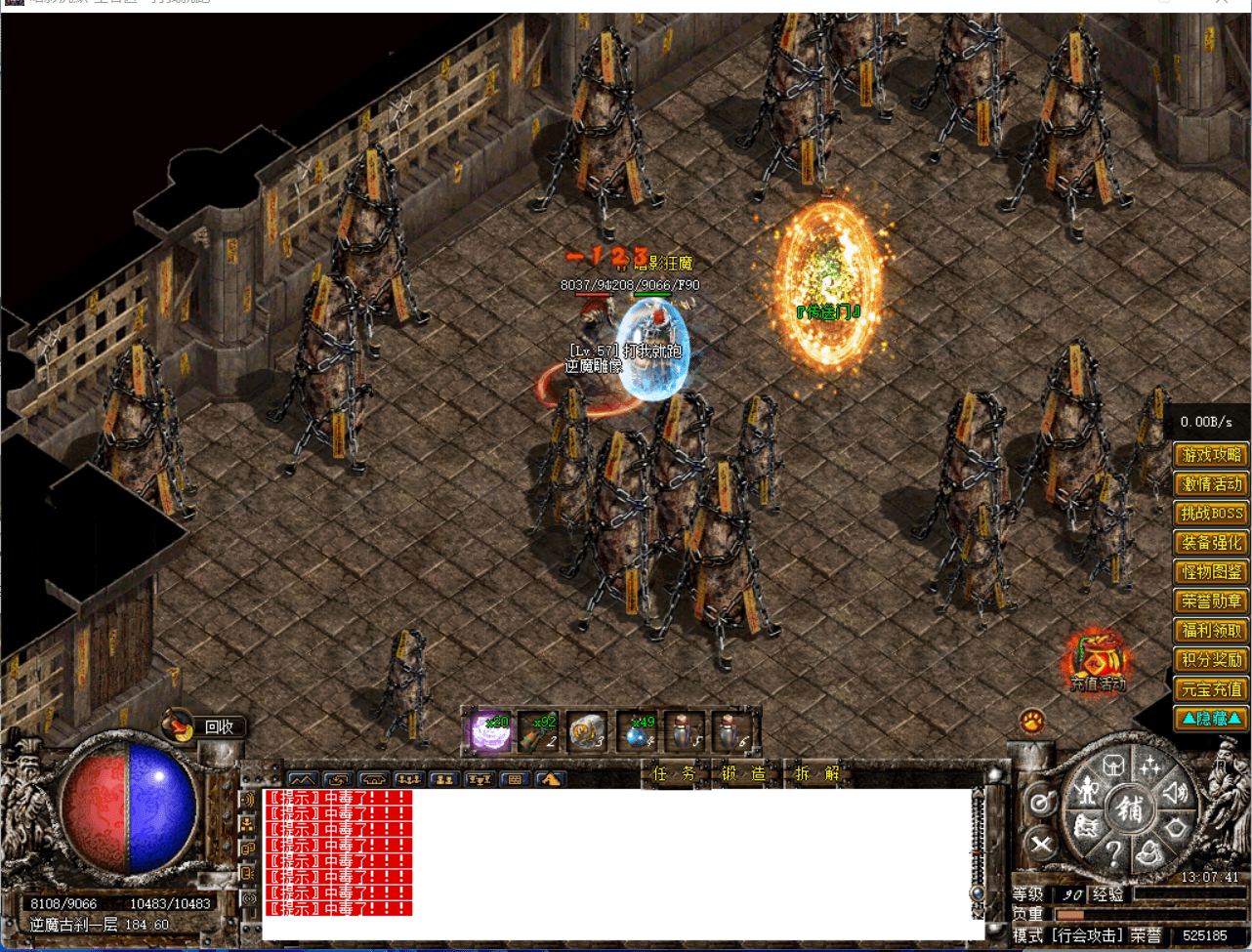Click the 回收 recycle button
Viewport: 1252px width, 952px height.
pos(217,725)
